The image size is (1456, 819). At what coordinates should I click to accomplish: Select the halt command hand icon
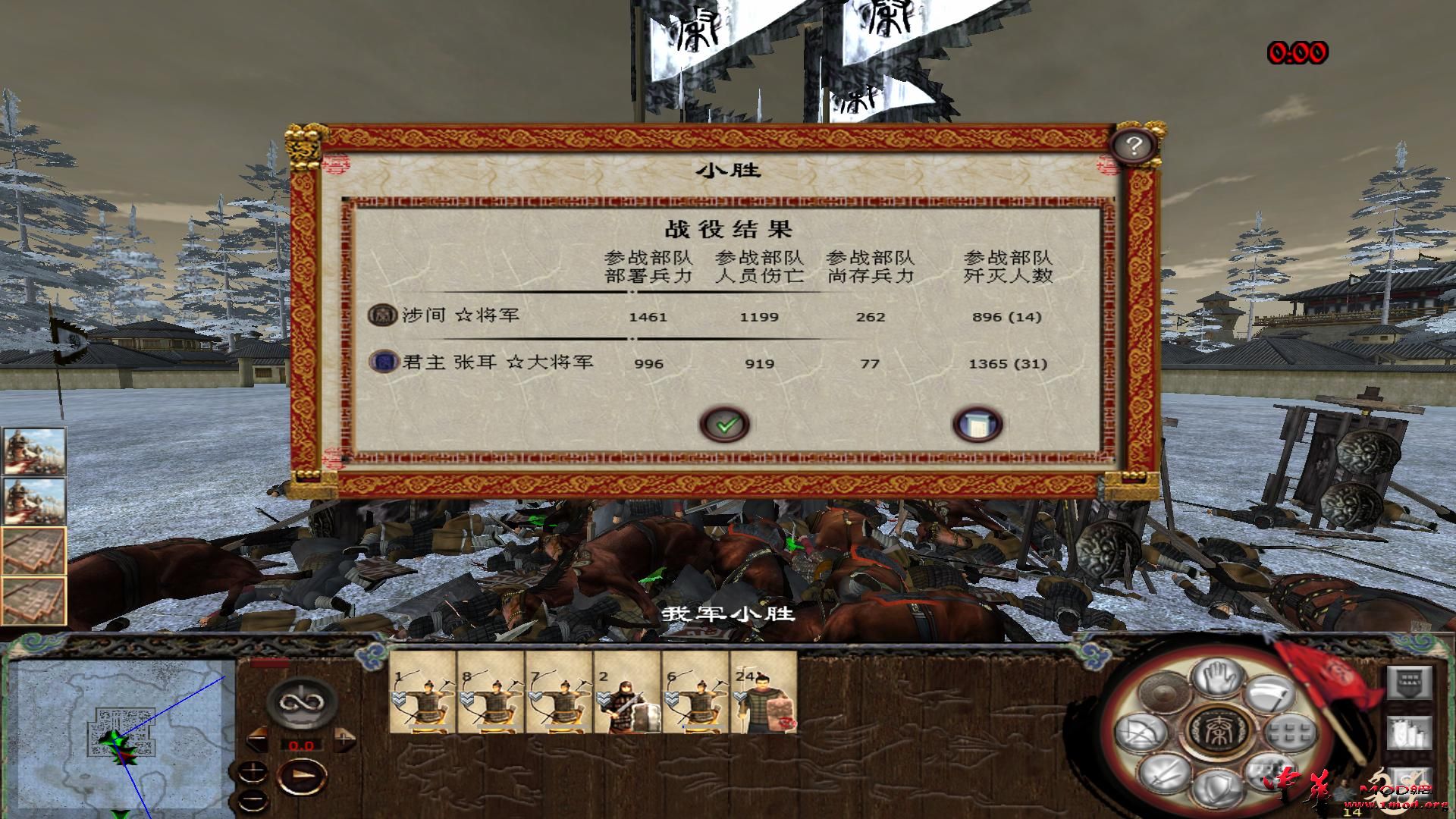coord(1218,677)
